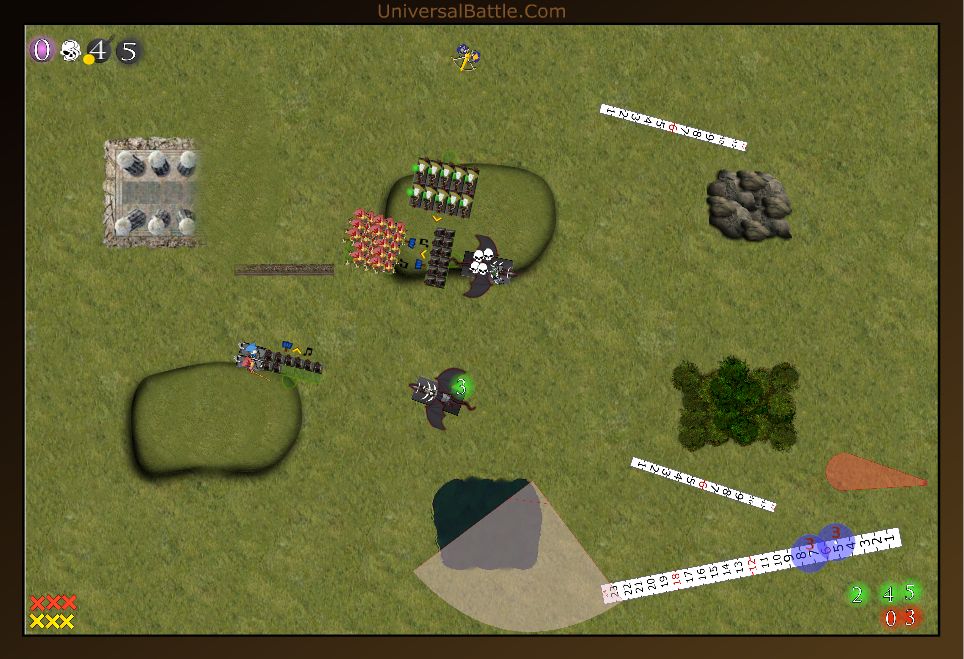Image resolution: width=964 pixels, height=659 pixels.
Task: Select the yellow XXX marker row
Action: (53, 621)
